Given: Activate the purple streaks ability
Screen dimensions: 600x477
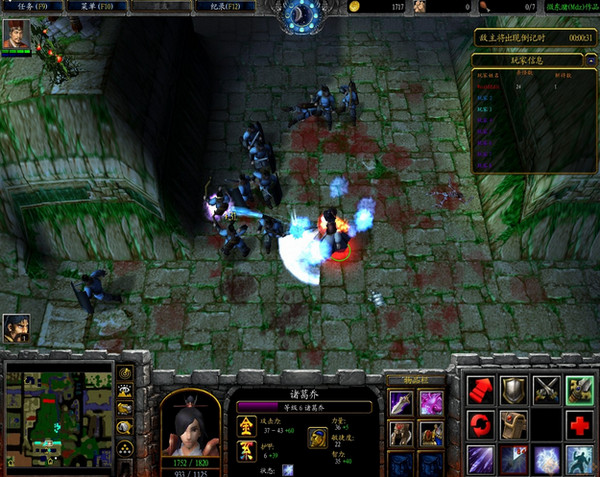Looking at the screenshot, I should click(x=481, y=458).
